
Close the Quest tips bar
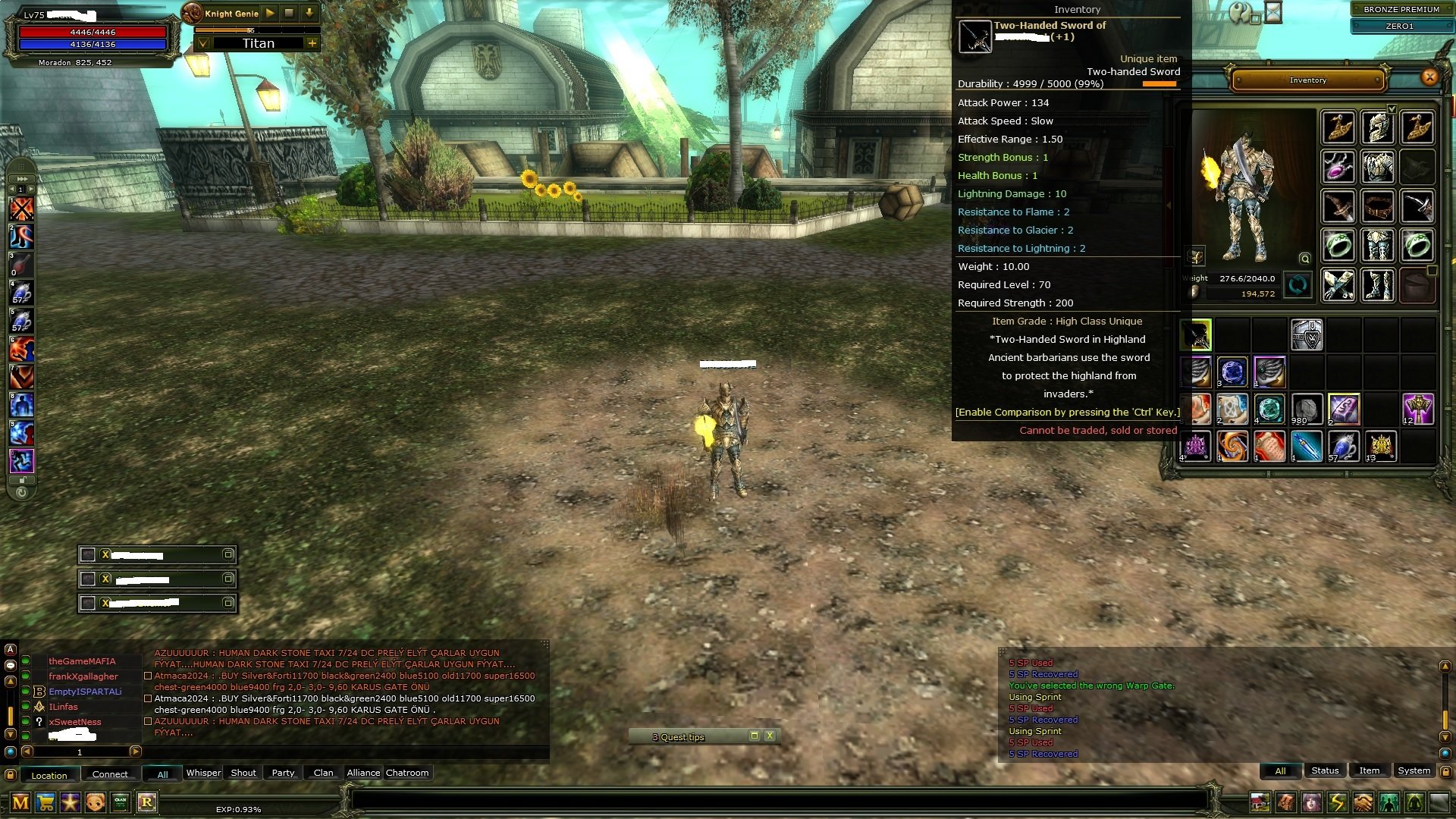(x=770, y=736)
